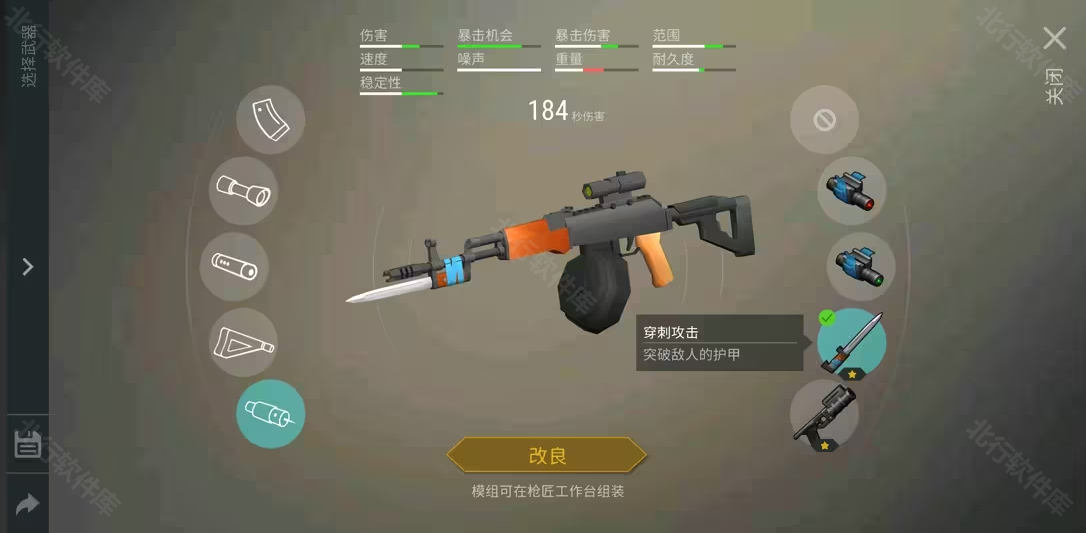Open the silencer barrel mod category
Viewport: 1086px width, 533px height.
[x=234, y=267]
